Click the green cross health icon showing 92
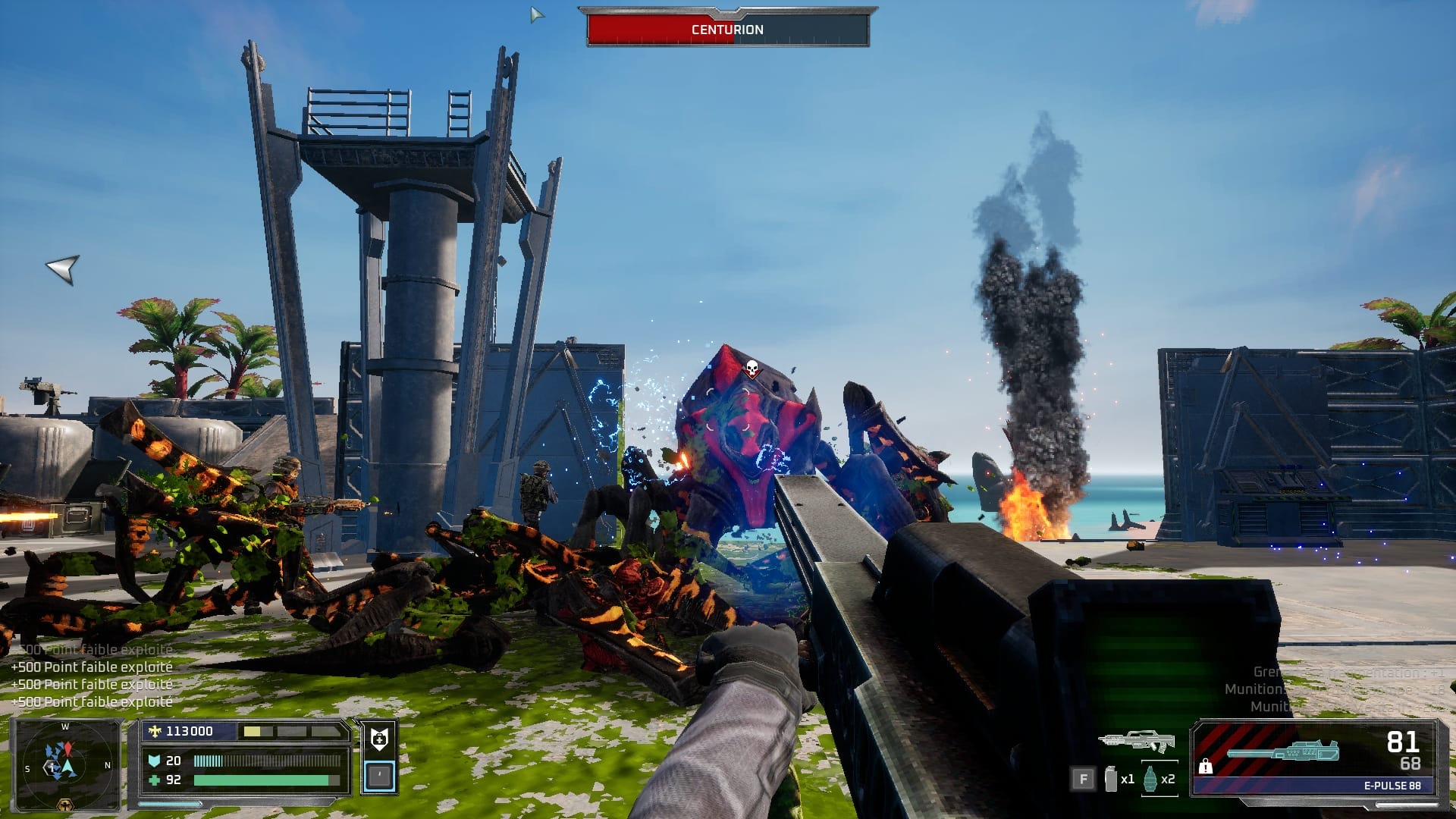This screenshot has height=819, width=1456. pyautogui.click(x=154, y=780)
